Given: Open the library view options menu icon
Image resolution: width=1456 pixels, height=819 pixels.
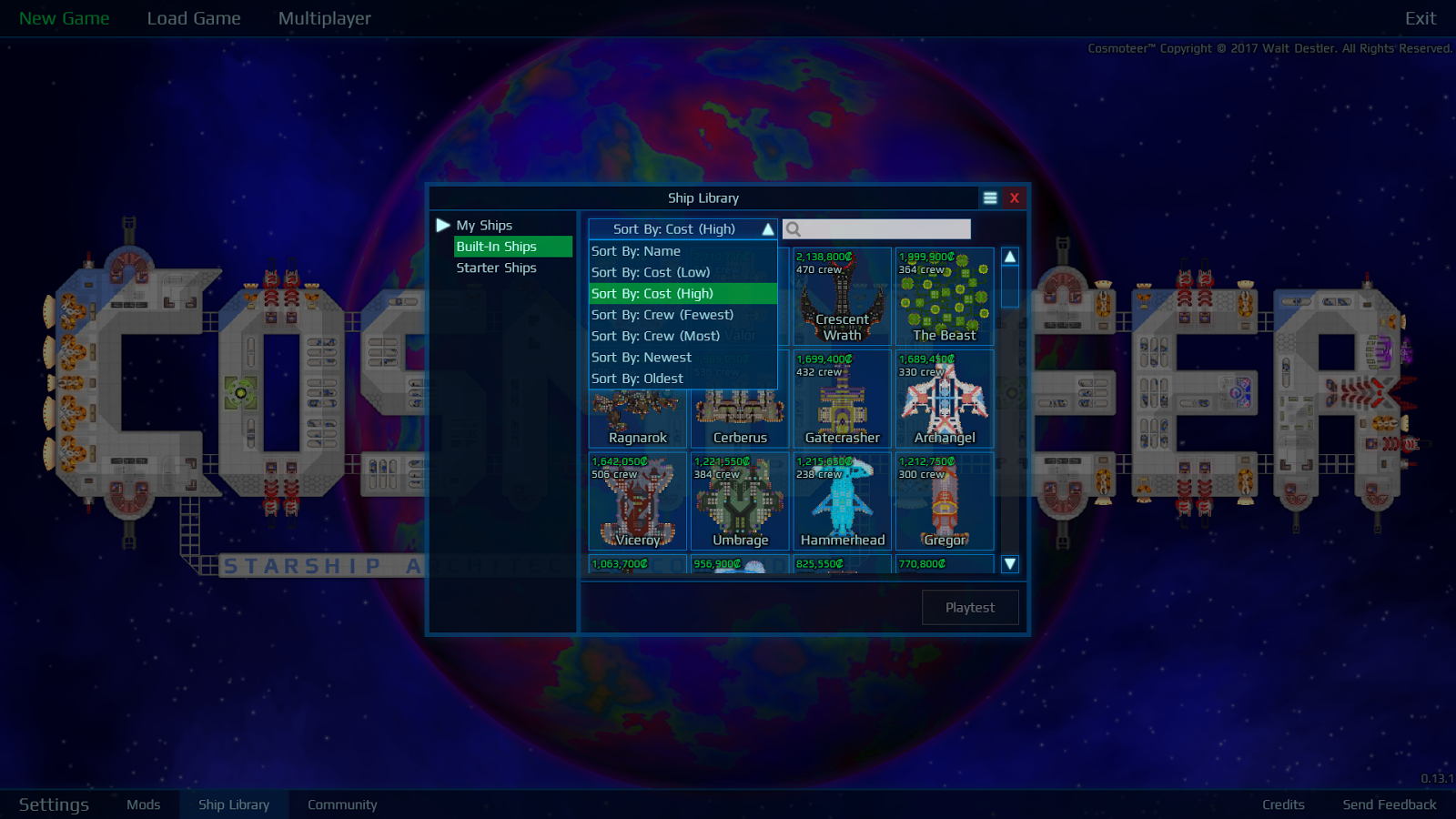Looking at the screenshot, I should [990, 197].
